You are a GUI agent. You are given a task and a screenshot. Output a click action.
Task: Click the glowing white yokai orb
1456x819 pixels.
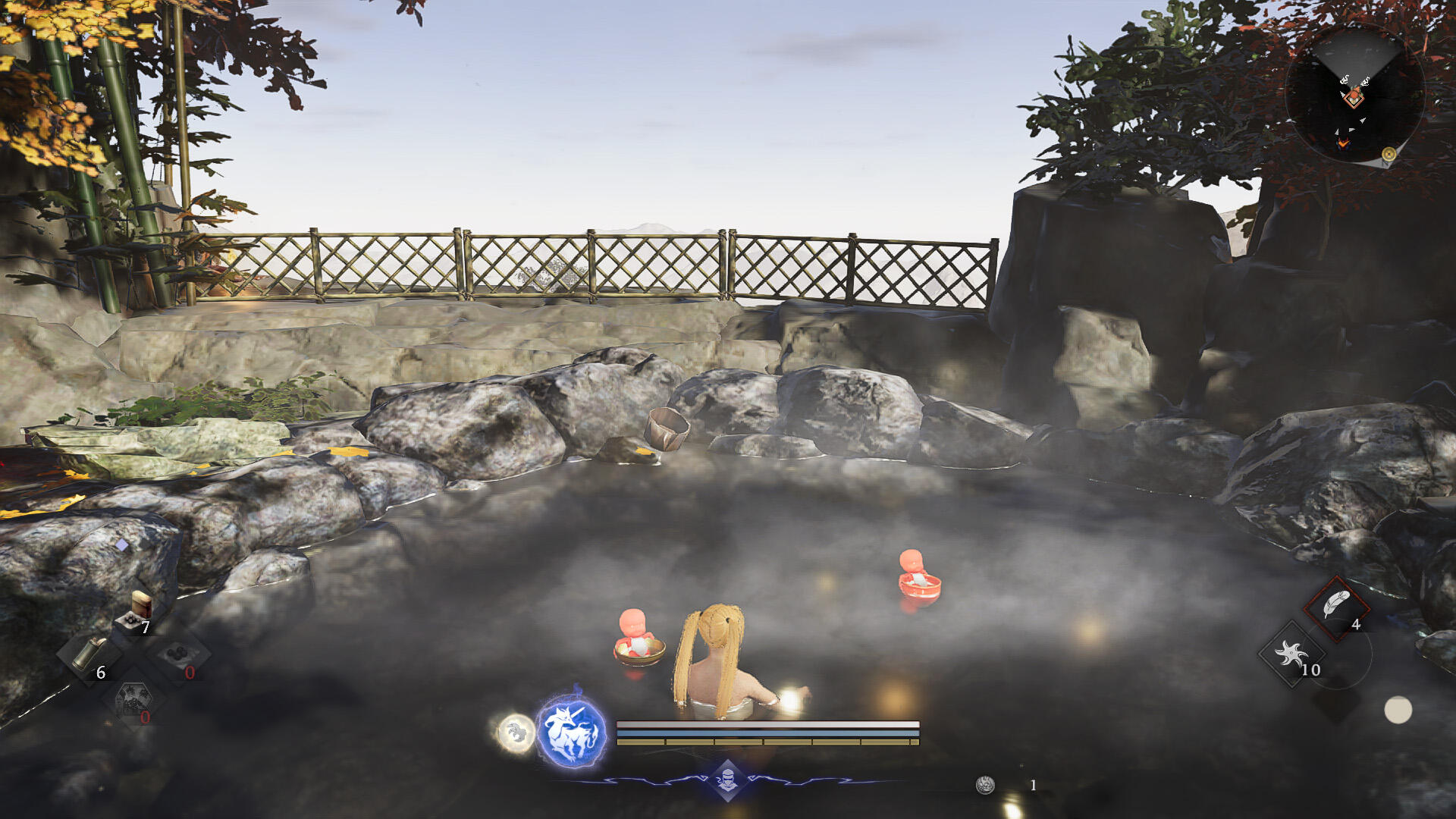tap(516, 733)
